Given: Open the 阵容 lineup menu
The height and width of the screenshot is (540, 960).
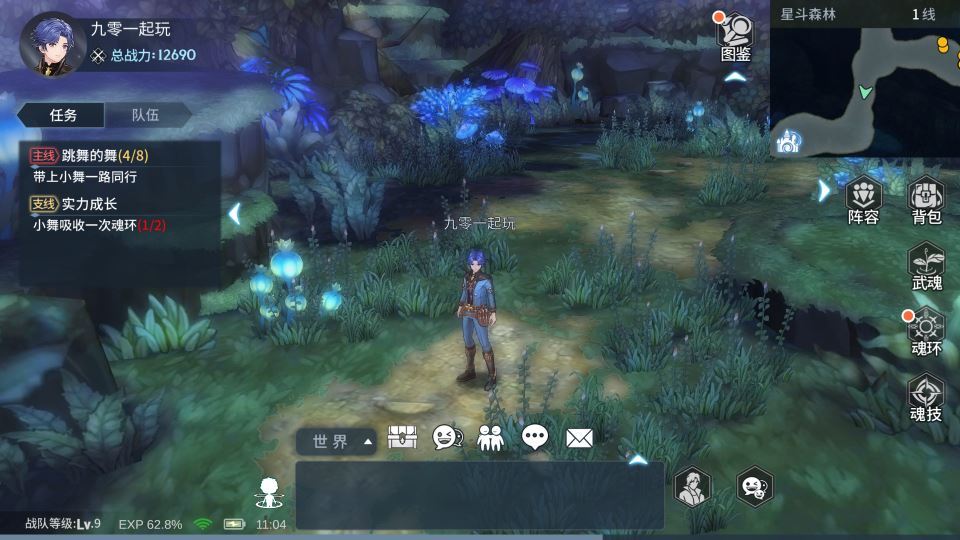Looking at the screenshot, I should (x=863, y=200).
